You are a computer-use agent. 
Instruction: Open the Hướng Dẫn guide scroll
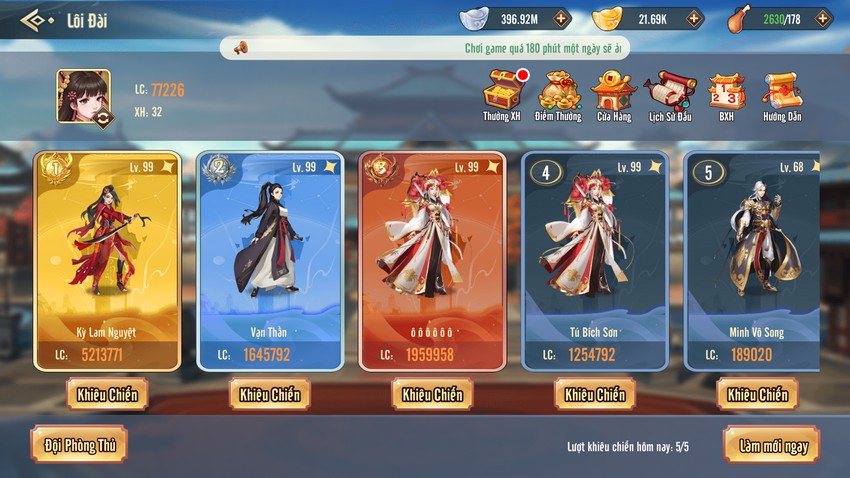(x=781, y=92)
